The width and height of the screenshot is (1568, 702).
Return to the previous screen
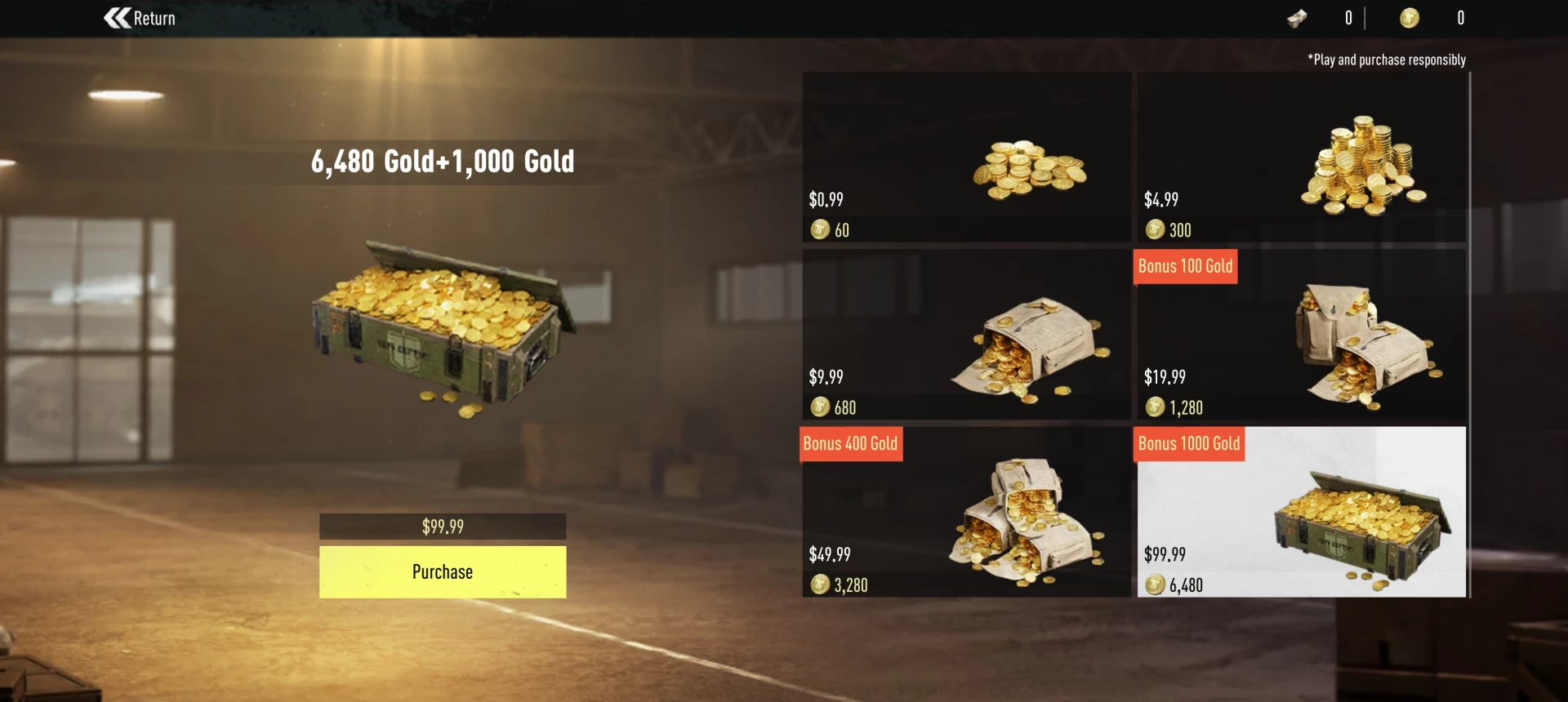[x=140, y=18]
